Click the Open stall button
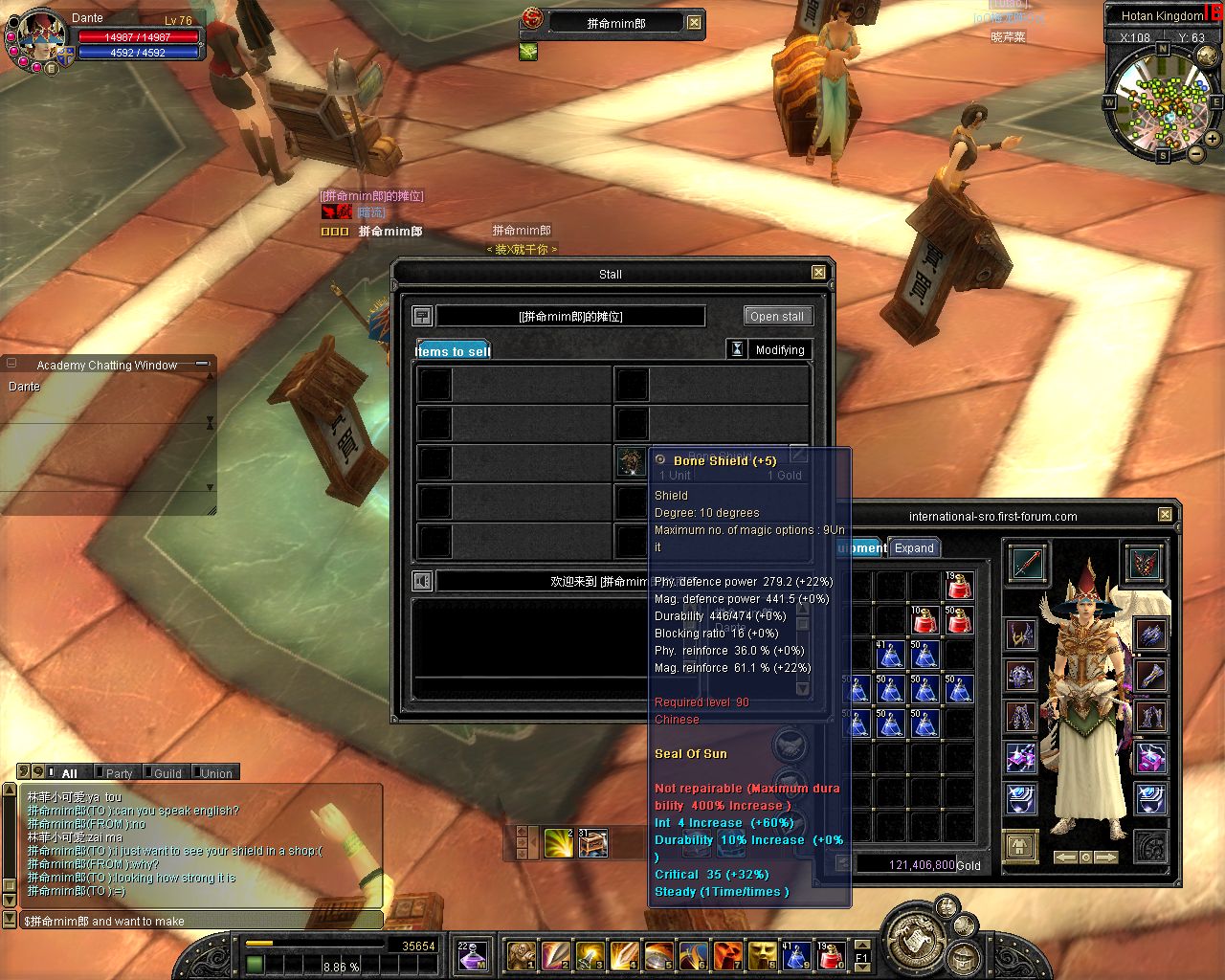The width and height of the screenshot is (1225, 980). tap(777, 316)
